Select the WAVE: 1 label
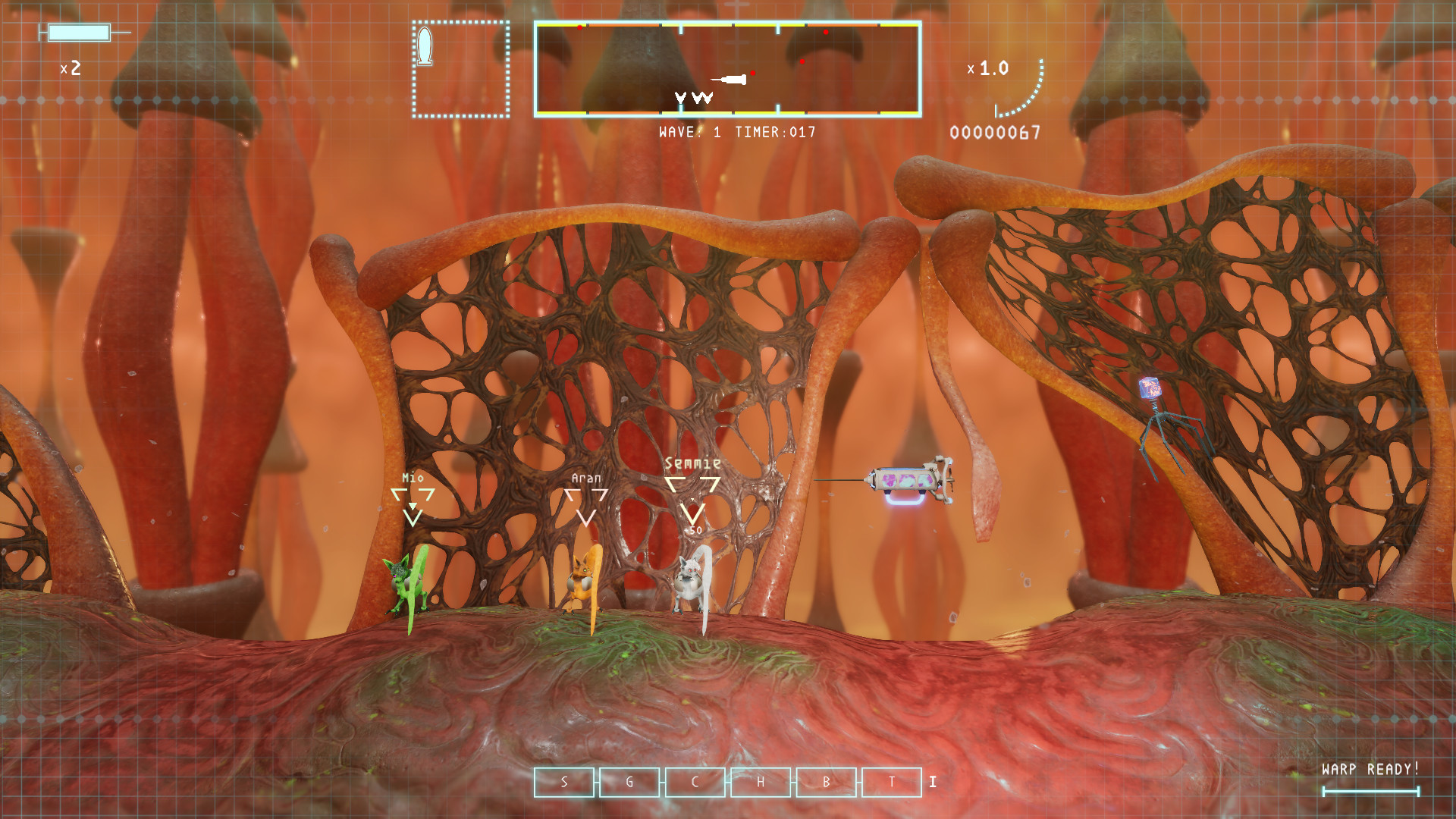The width and height of the screenshot is (1456, 819). coord(690,130)
